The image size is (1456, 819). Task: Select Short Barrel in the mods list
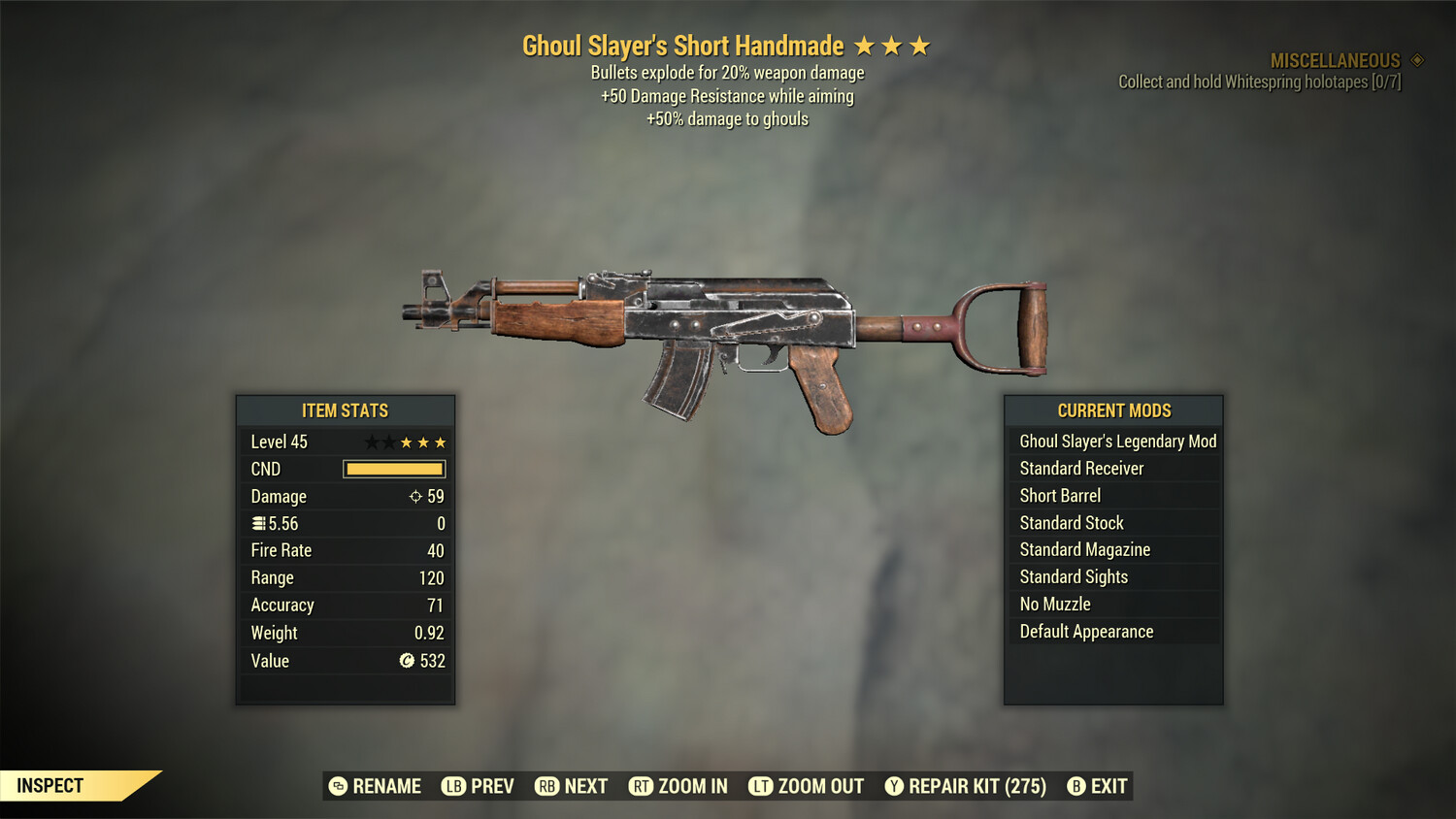pyautogui.click(x=1059, y=495)
